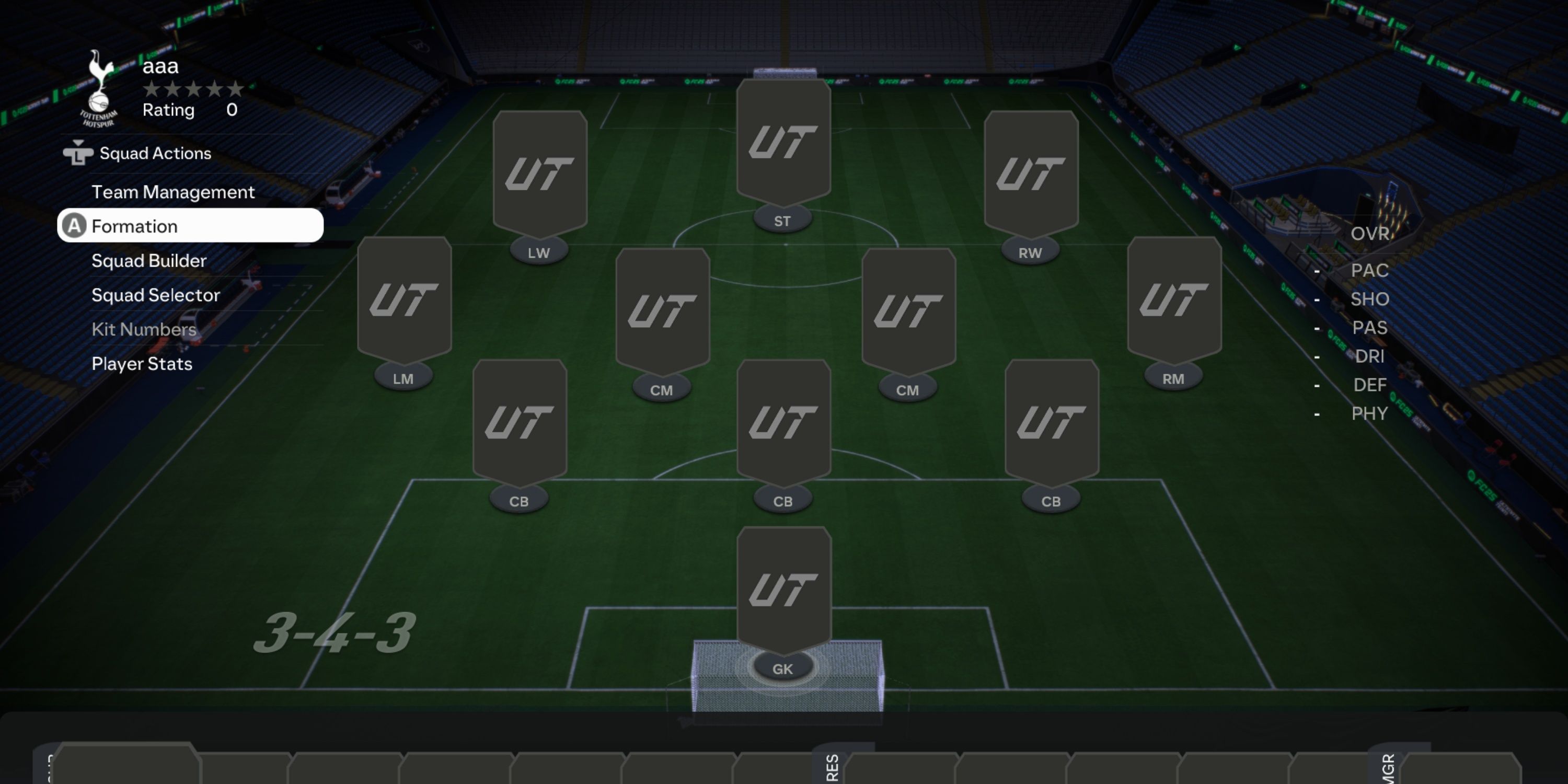Select the Player Stats menu entry
Viewport: 1568px width, 784px height.
[x=141, y=363]
